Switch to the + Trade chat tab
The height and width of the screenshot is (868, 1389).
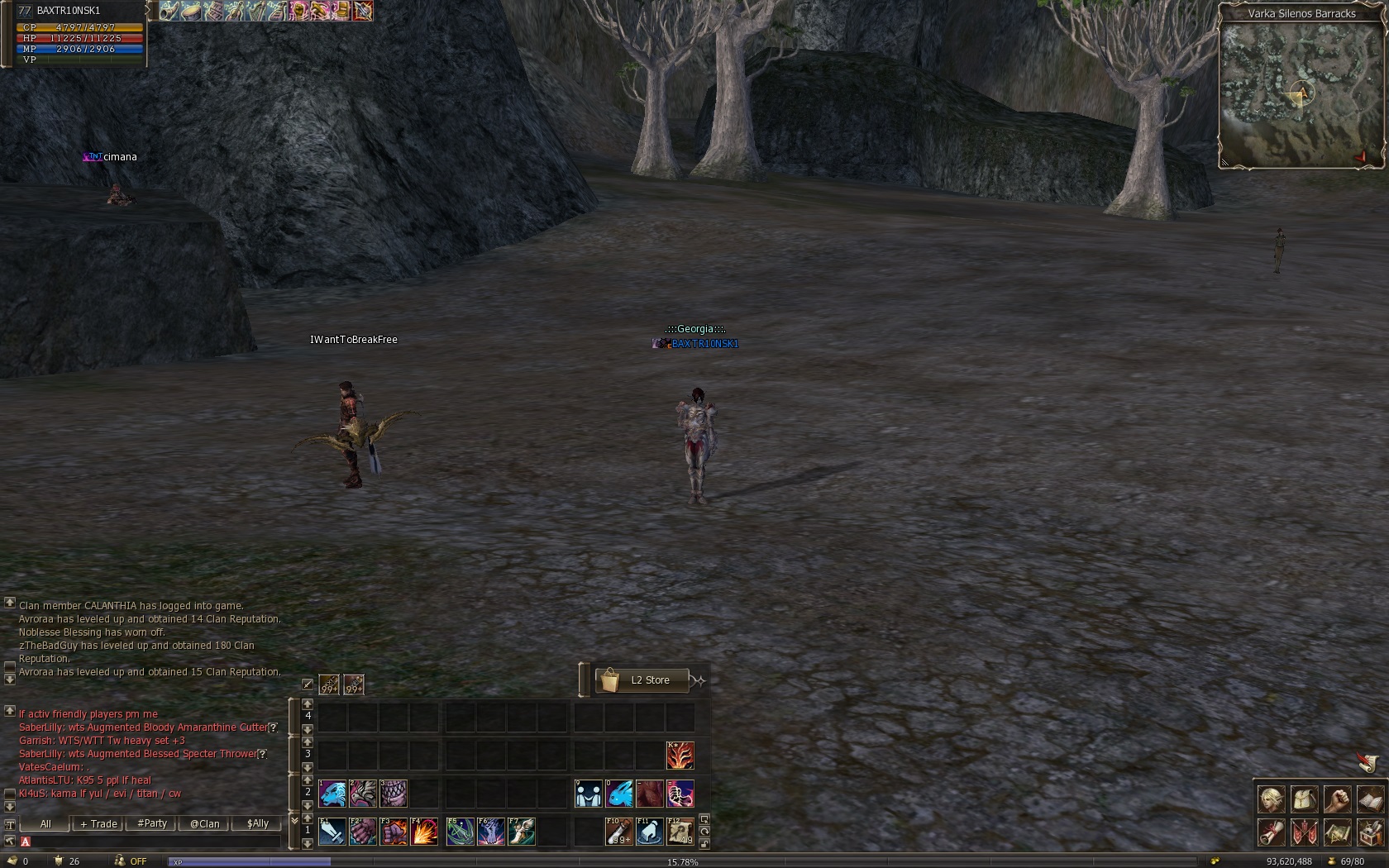98,823
